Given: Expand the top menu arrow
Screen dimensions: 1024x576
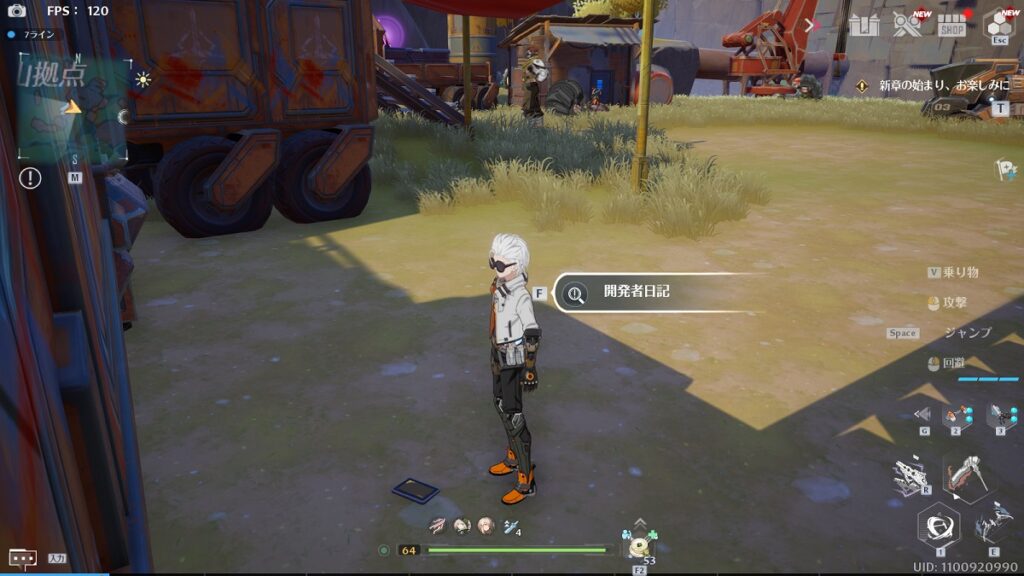Looking at the screenshot, I should click(x=811, y=25).
